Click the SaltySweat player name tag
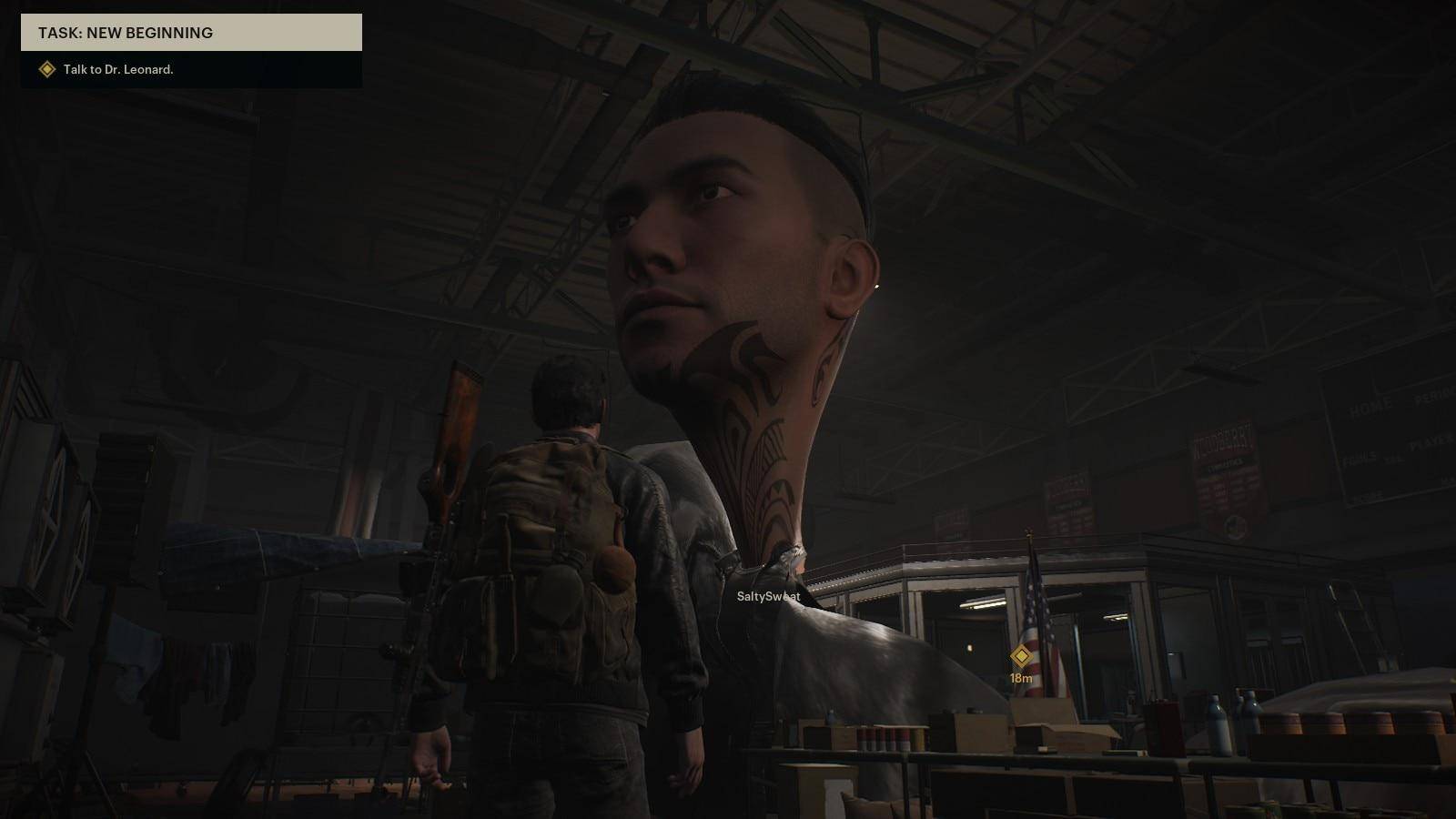The width and height of the screenshot is (1456, 819). click(x=768, y=596)
